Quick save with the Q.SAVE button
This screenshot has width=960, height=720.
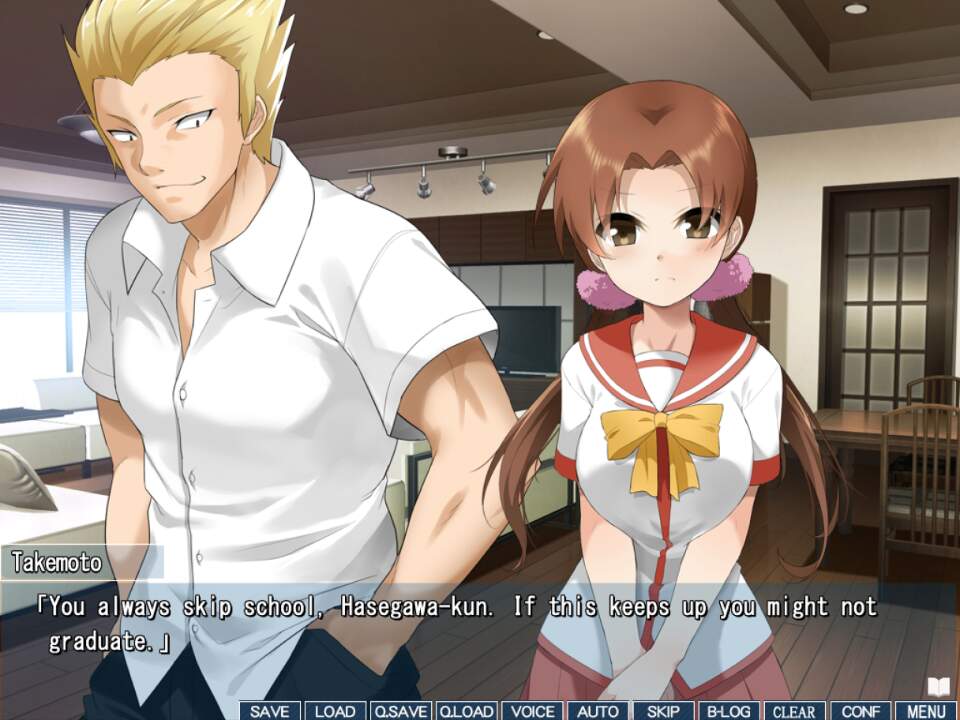coord(400,711)
